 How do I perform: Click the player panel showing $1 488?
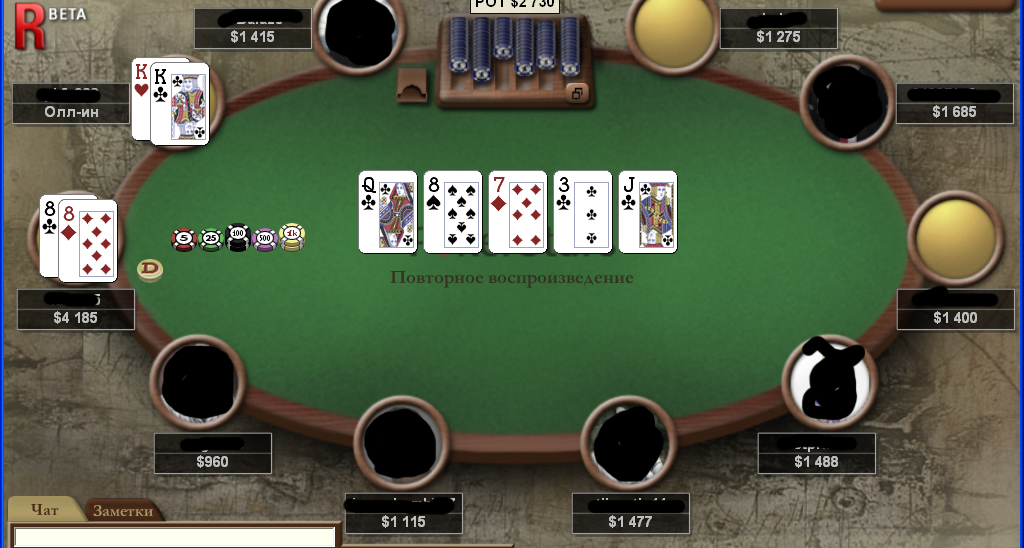[816, 452]
